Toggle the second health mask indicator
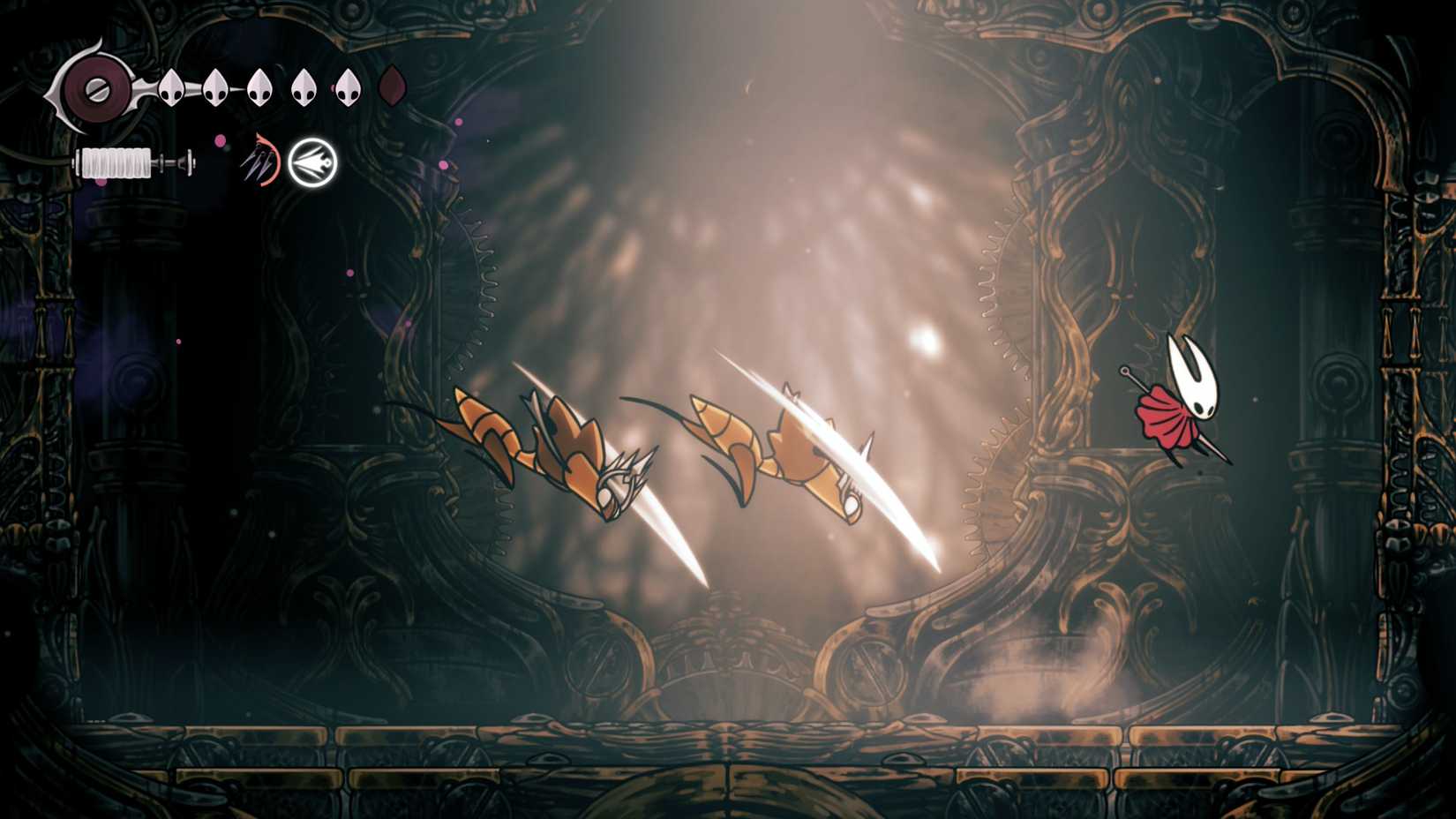The image size is (1456, 819). coord(214,86)
